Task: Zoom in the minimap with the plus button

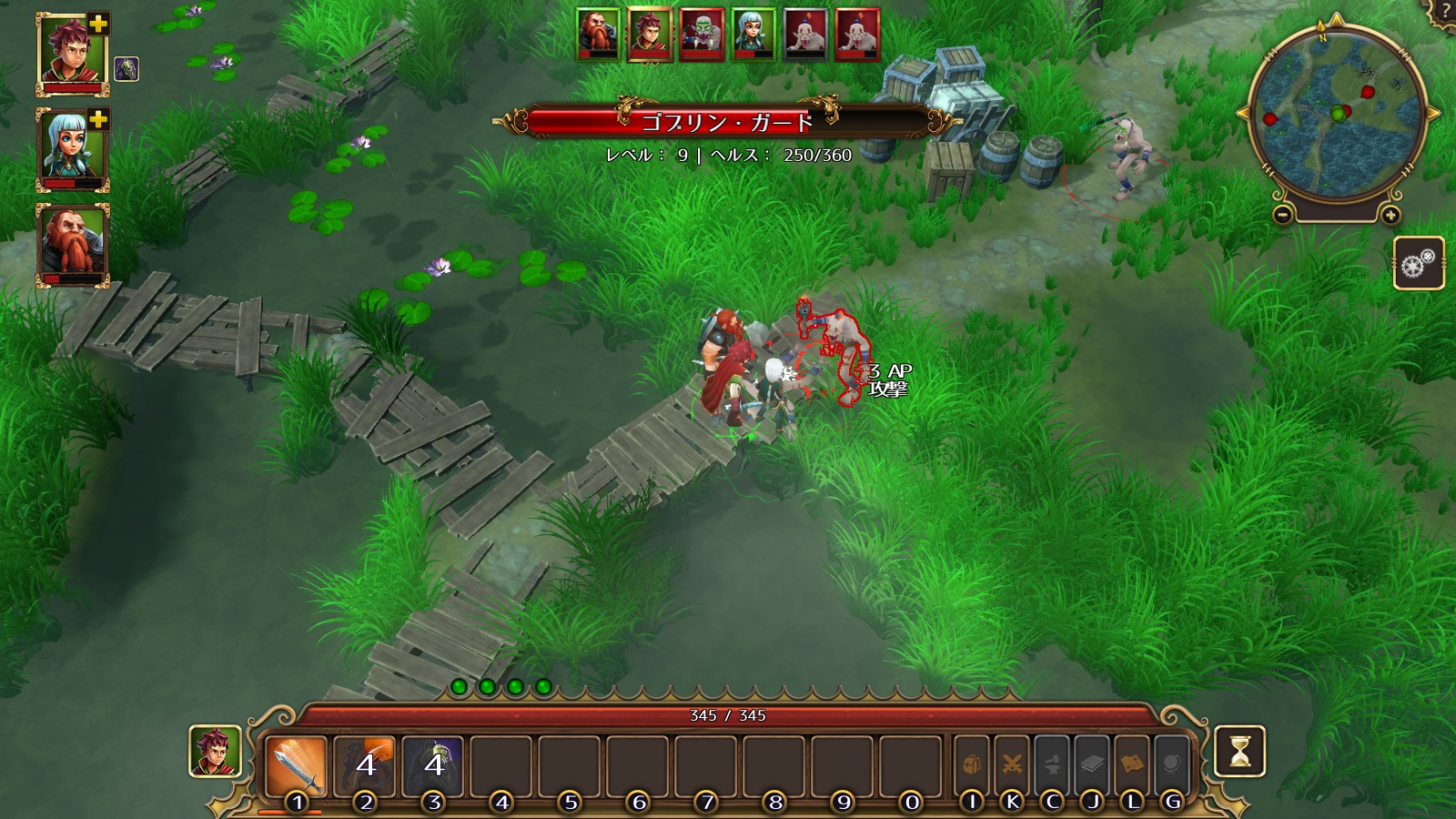Action: pos(1390,216)
